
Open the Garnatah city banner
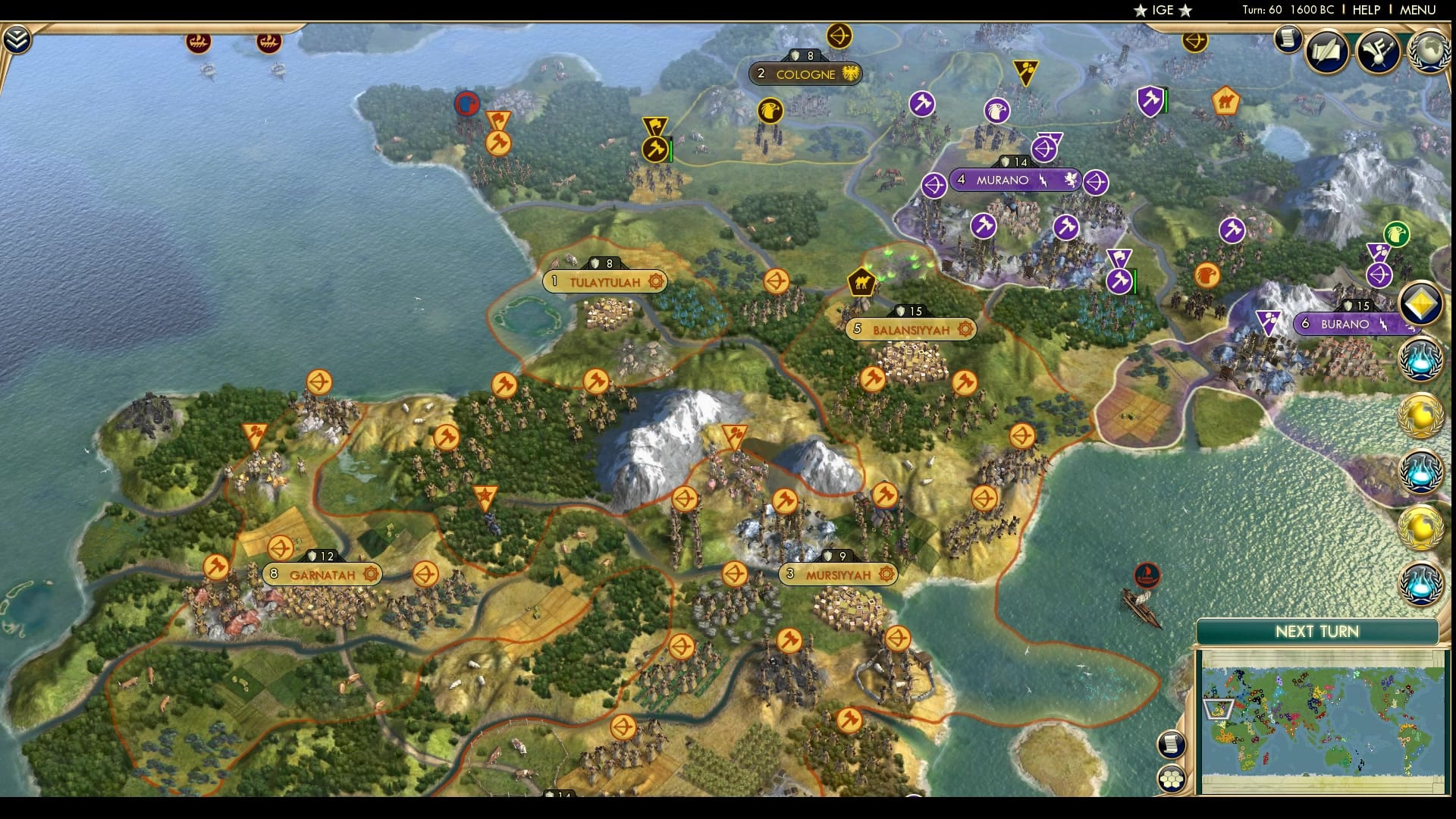322,575
